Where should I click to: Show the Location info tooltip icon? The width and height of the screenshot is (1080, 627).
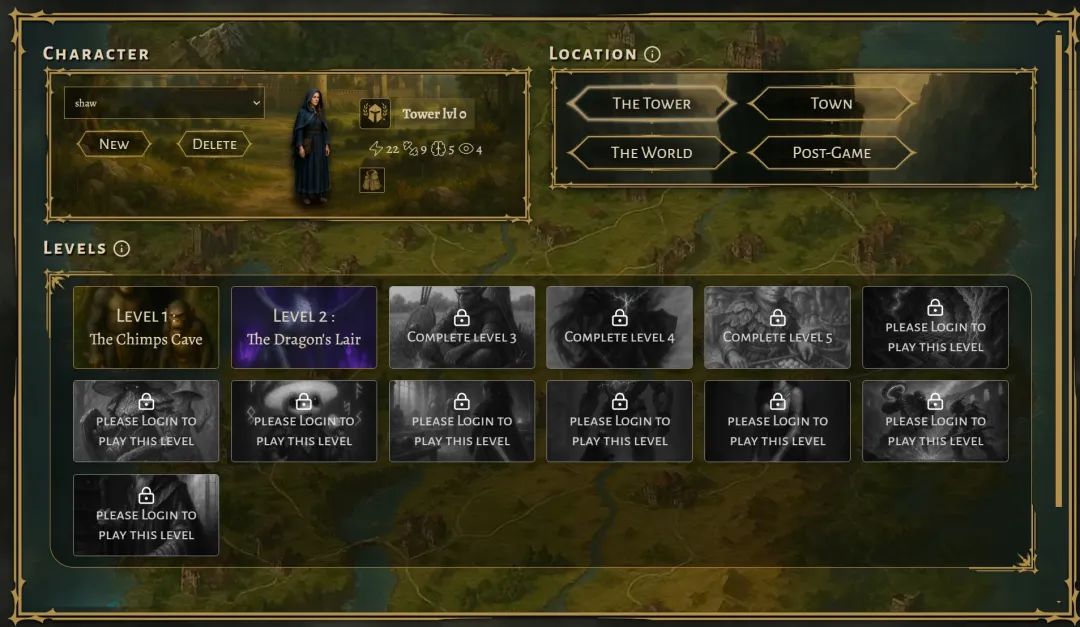652,54
